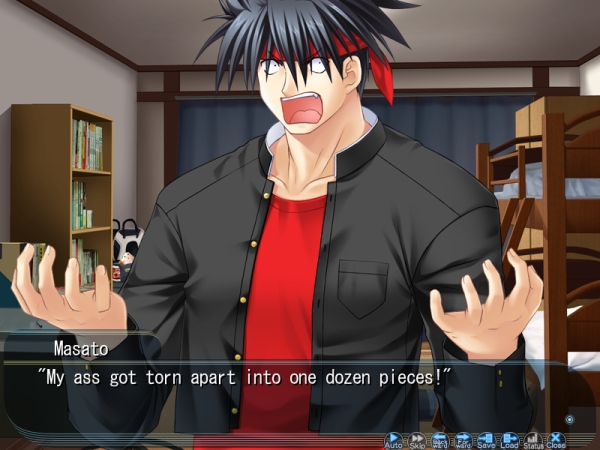Hide the text window with Close

tap(556, 439)
